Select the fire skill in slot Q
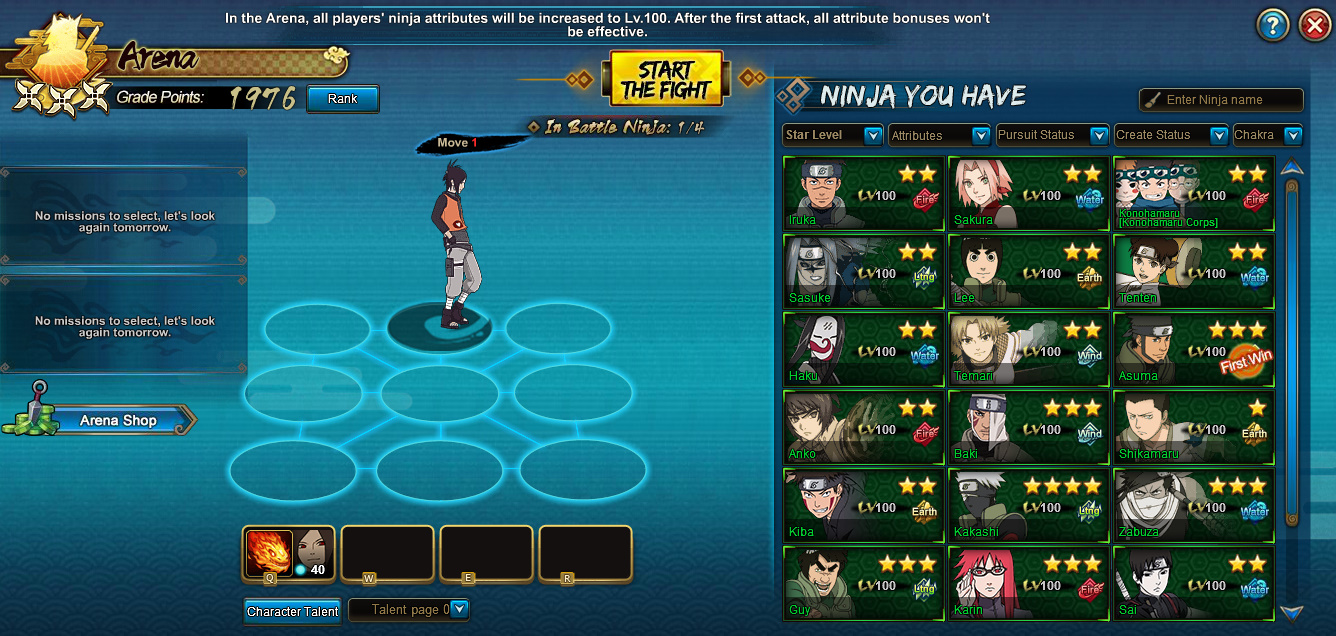Viewport: 1336px width, 636px height. (x=269, y=553)
